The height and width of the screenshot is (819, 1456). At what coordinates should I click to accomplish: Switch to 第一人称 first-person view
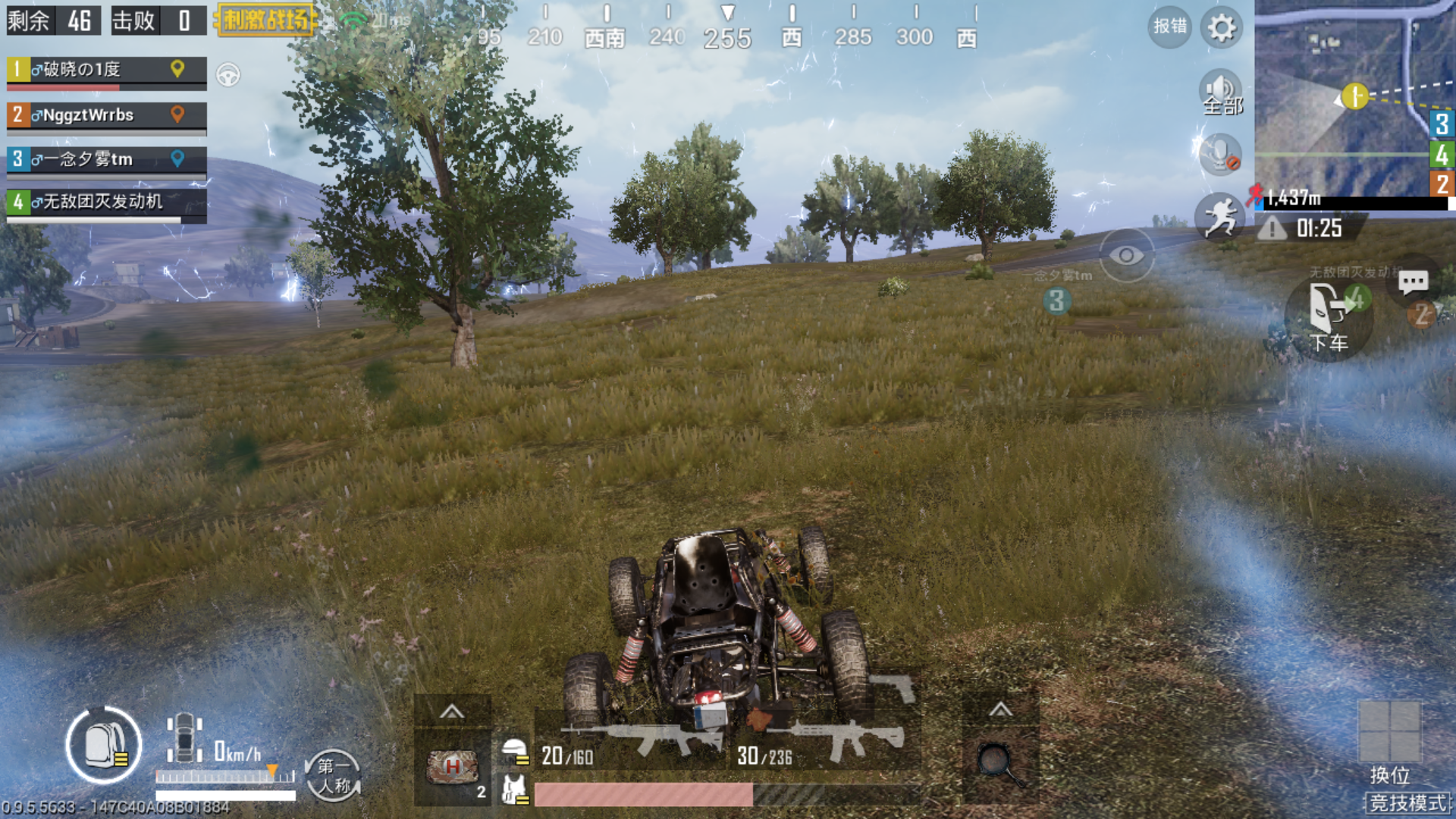pos(333,775)
